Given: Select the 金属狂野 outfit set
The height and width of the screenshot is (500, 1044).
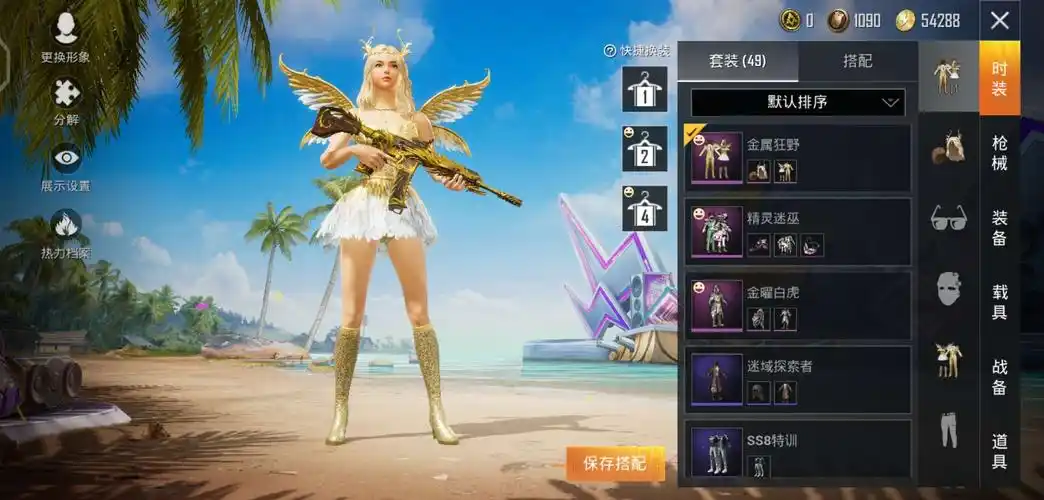Looking at the screenshot, I should [797, 158].
